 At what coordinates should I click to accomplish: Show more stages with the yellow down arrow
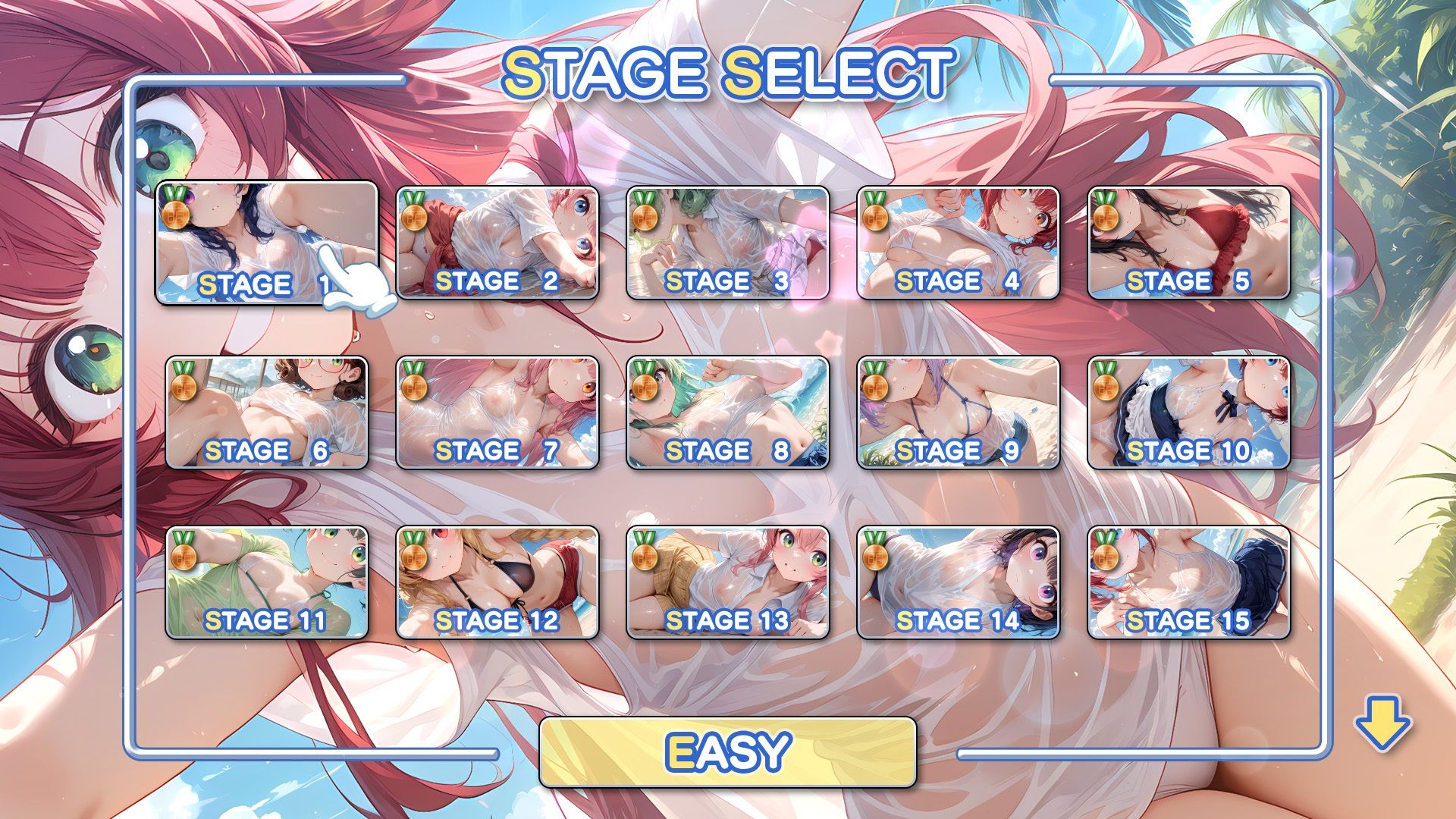[1382, 726]
